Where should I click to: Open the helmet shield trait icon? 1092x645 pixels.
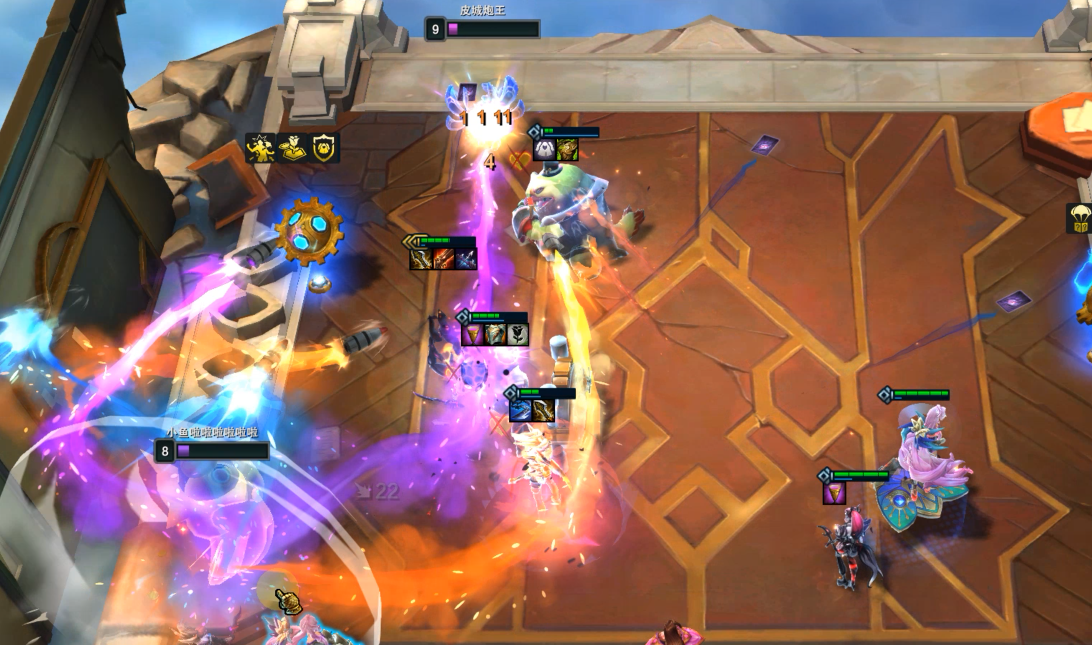324,148
